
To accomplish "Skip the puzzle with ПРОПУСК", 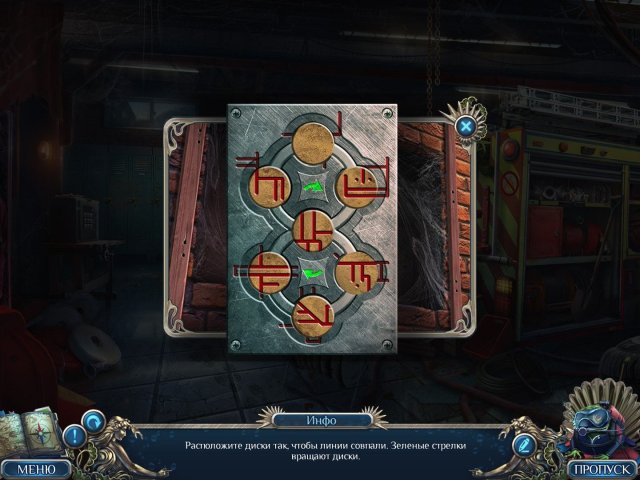I will 601,467.
